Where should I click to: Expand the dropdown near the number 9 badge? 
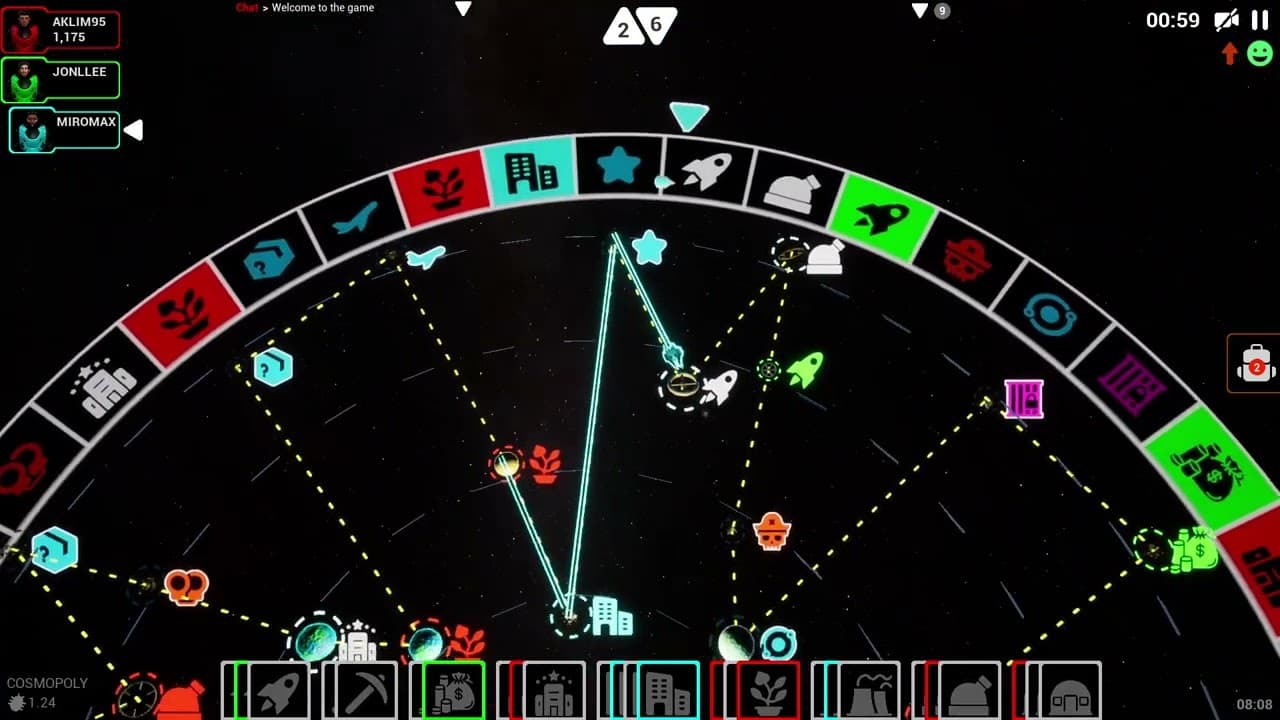point(918,9)
